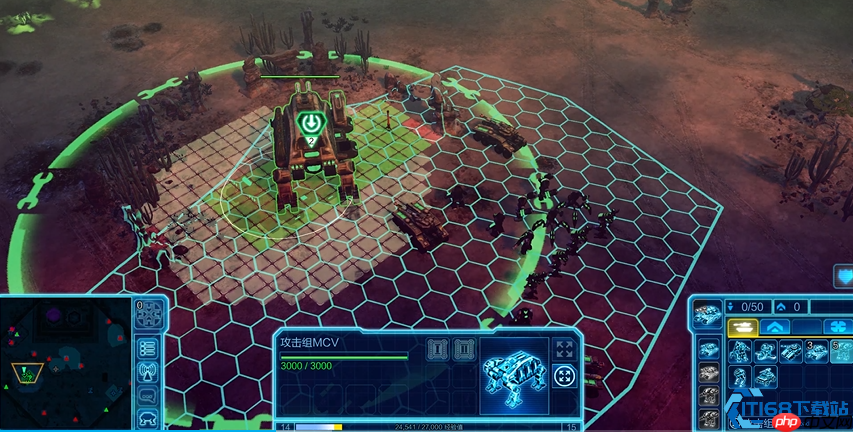
Task: Select the top tank portrait in build panel
Action: pos(708,312)
